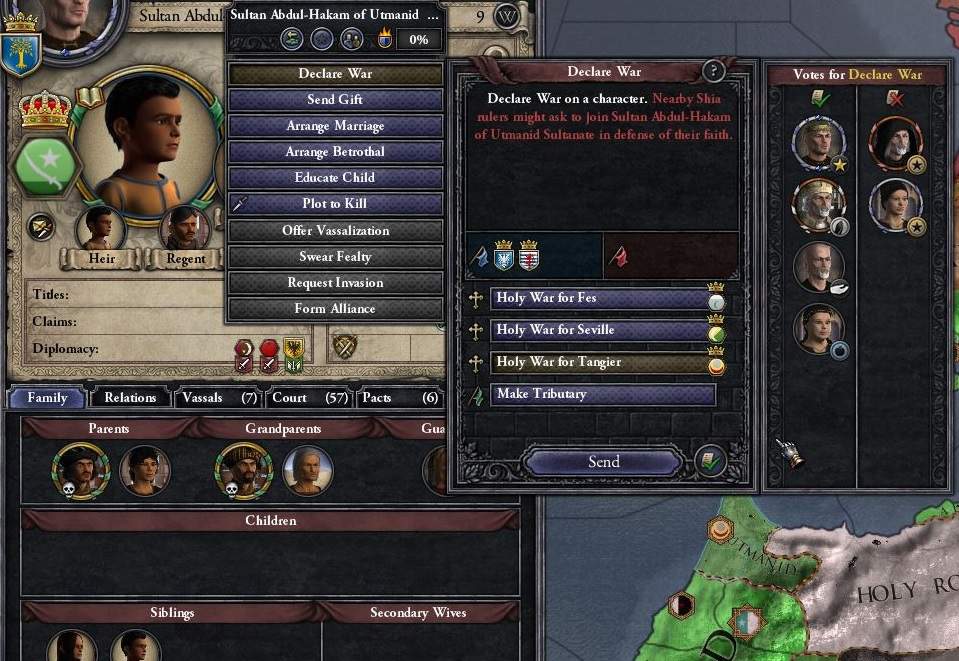Show the Vassals tab

click(x=219, y=398)
